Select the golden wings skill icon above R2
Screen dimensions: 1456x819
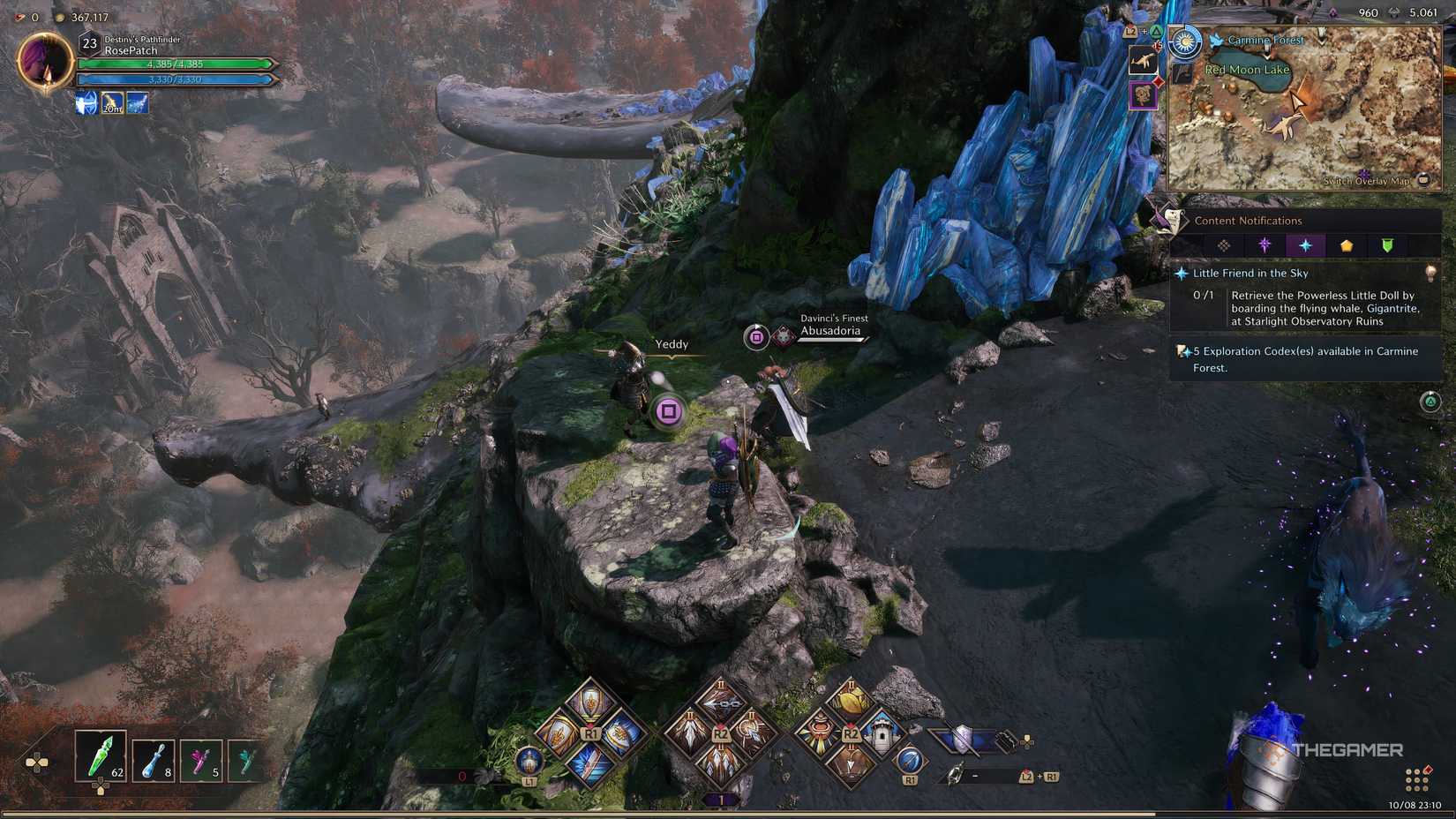[x=851, y=701]
